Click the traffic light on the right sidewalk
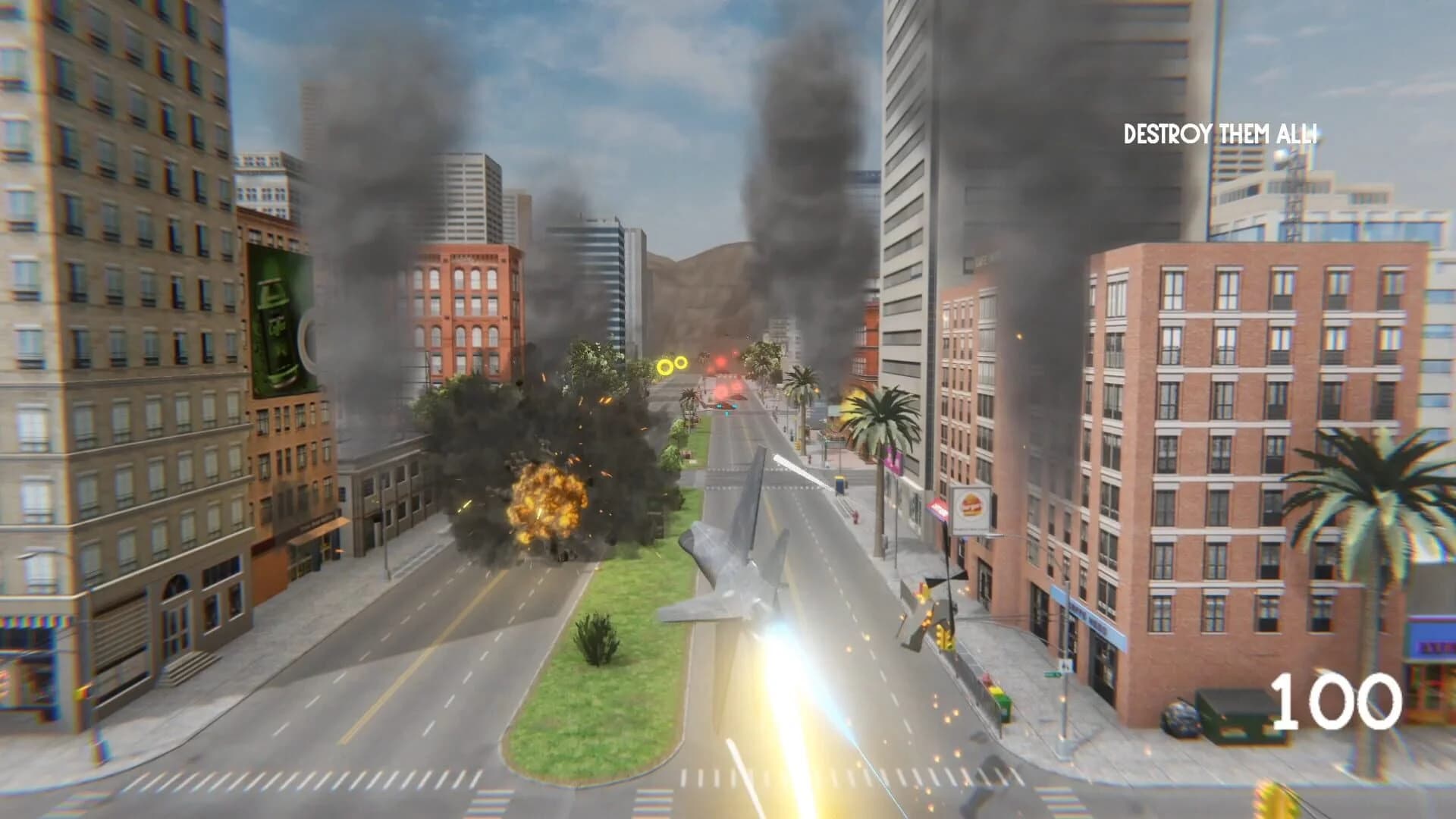The width and height of the screenshot is (1456, 819). point(943,637)
